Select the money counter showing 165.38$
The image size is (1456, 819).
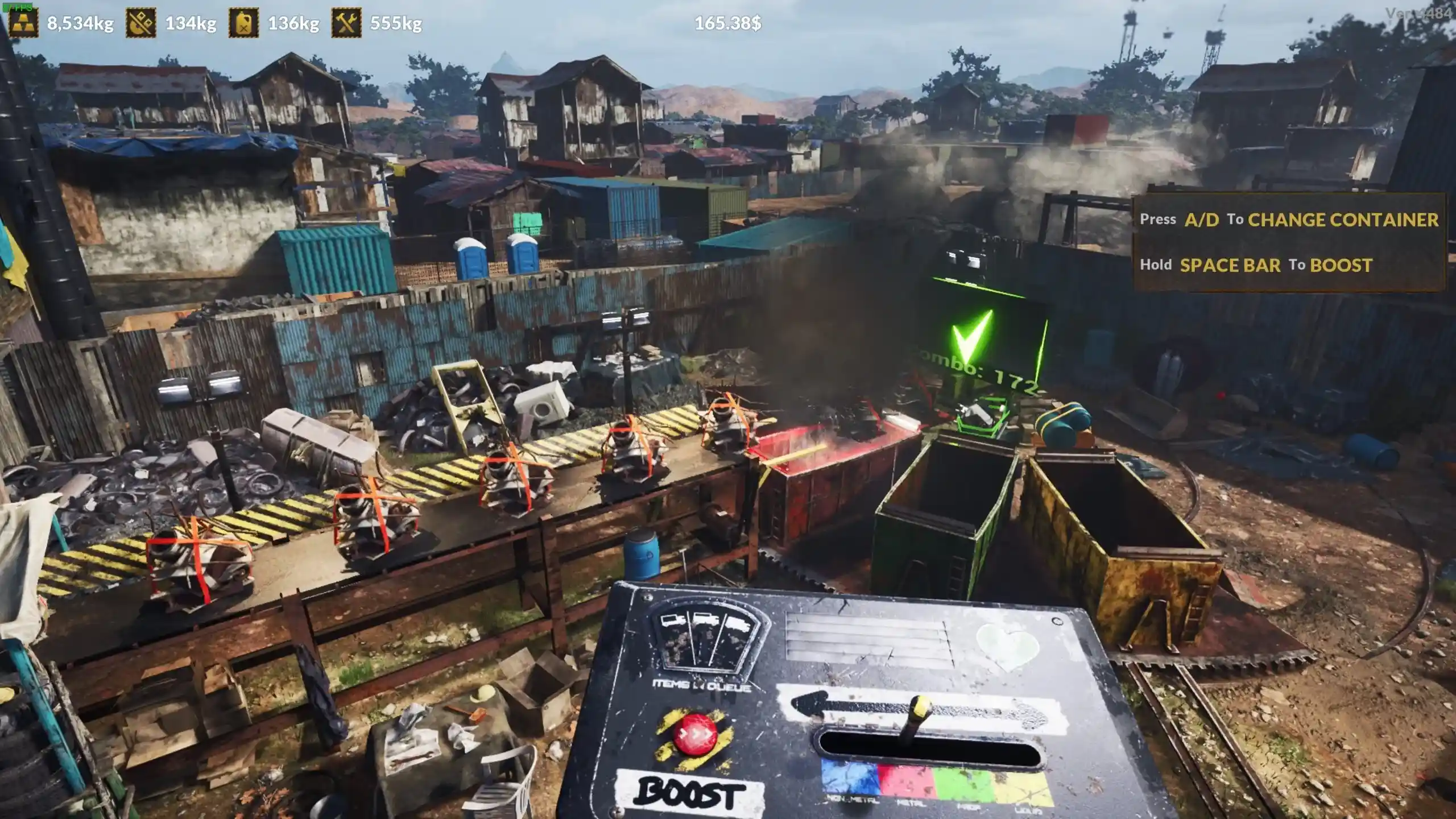coord(727,24)
